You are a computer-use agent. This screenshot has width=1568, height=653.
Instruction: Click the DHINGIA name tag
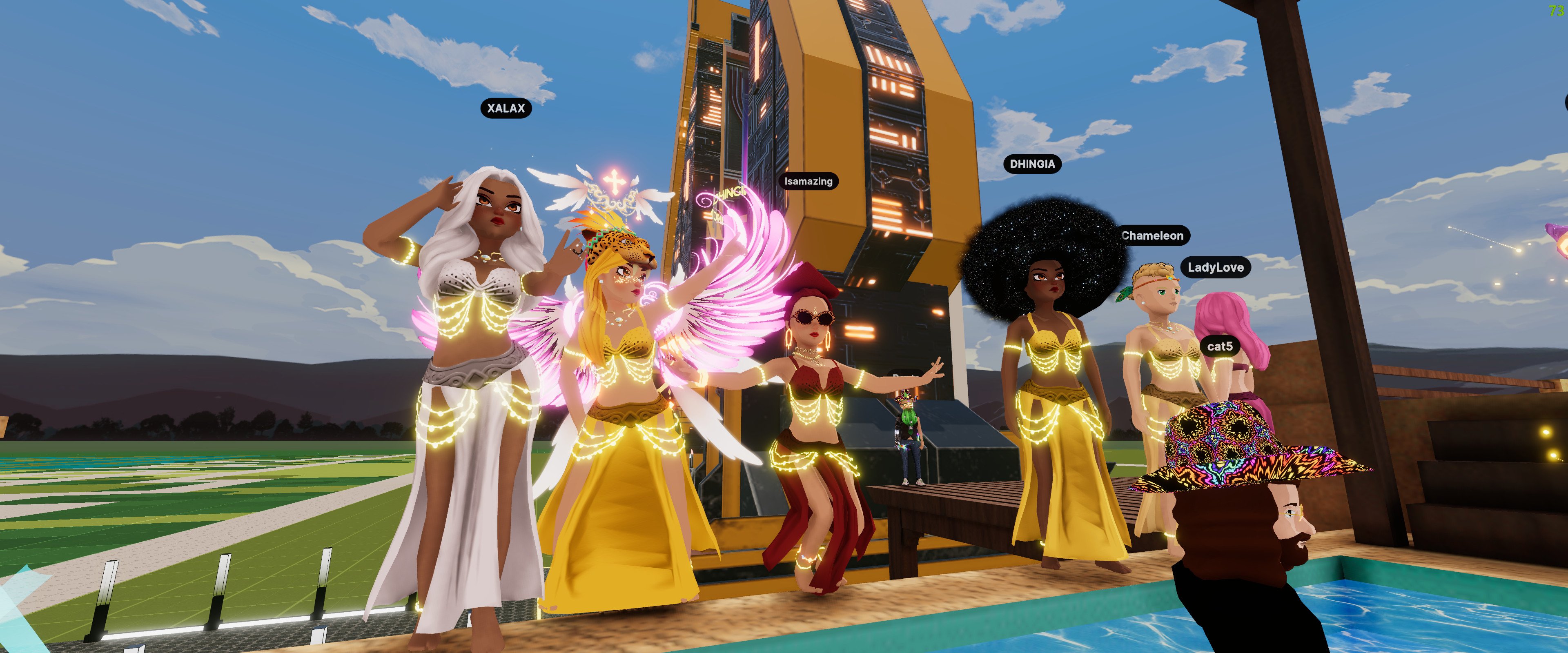pyautogui.click(x=1032, y=164)
